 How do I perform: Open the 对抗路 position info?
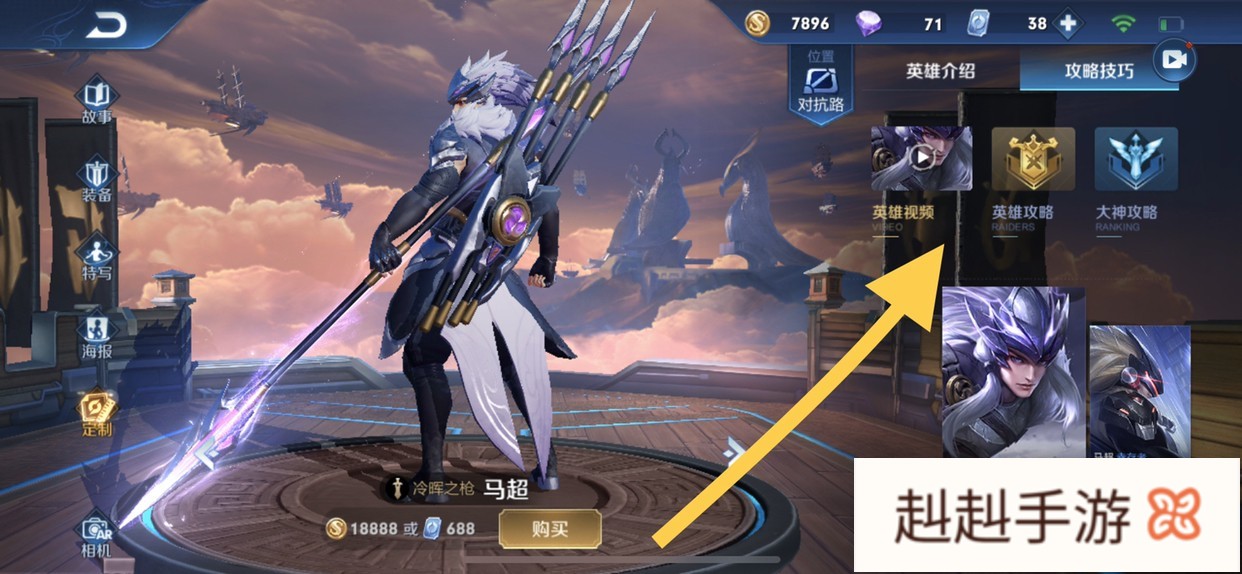point(820,83)
